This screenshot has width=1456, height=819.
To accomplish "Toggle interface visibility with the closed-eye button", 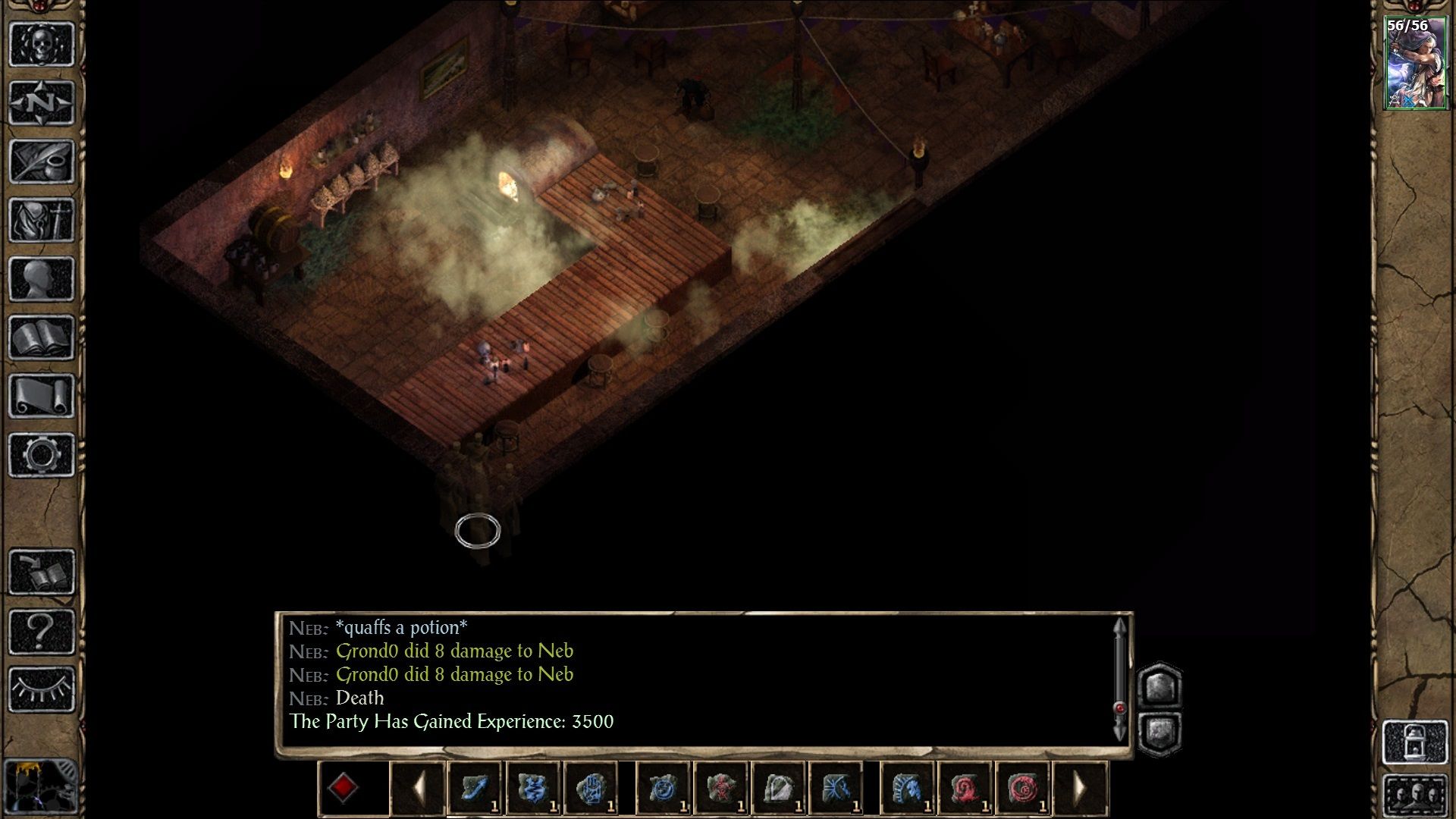I will coord(42,689).
